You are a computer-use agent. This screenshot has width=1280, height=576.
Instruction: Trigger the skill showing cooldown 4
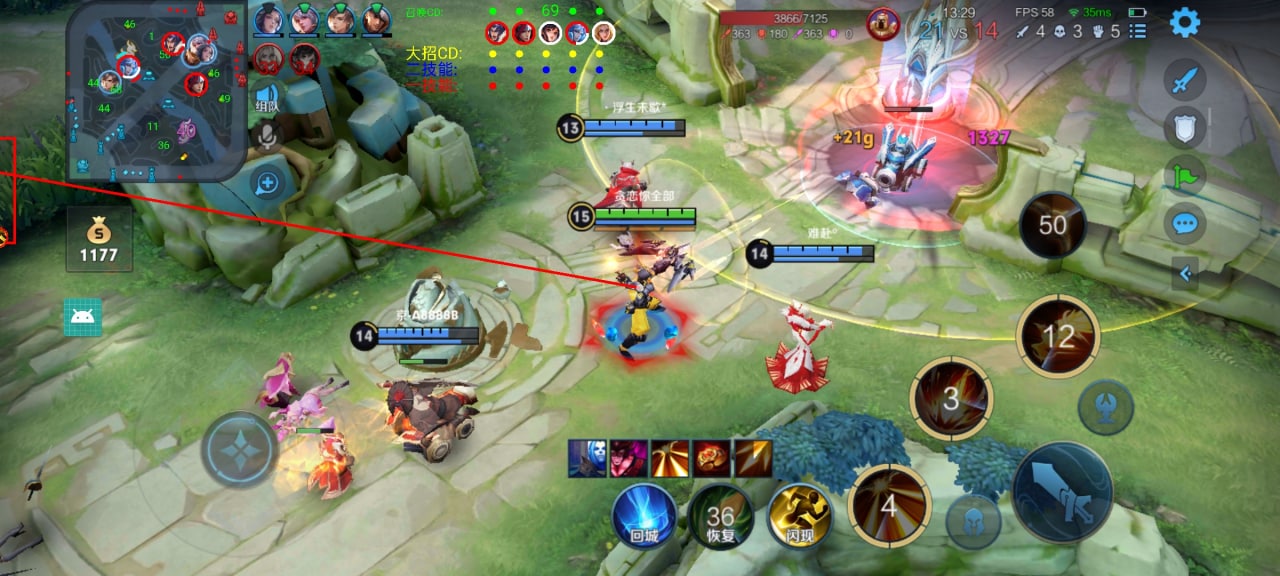(x=889, y=505)
